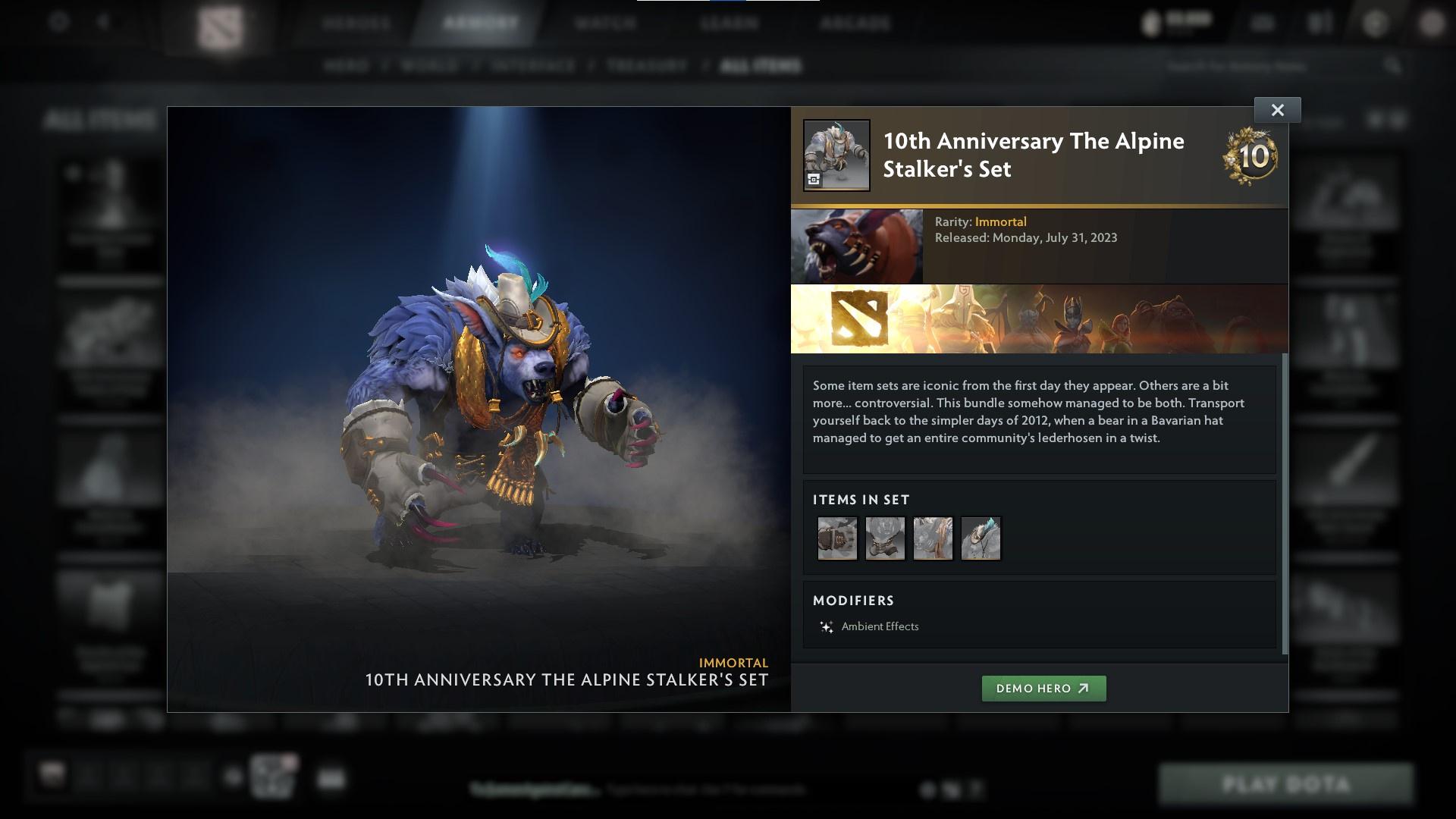
Task: Click the Ambient Effects sparkle icon under Modifiers
Action: [825, 627]
